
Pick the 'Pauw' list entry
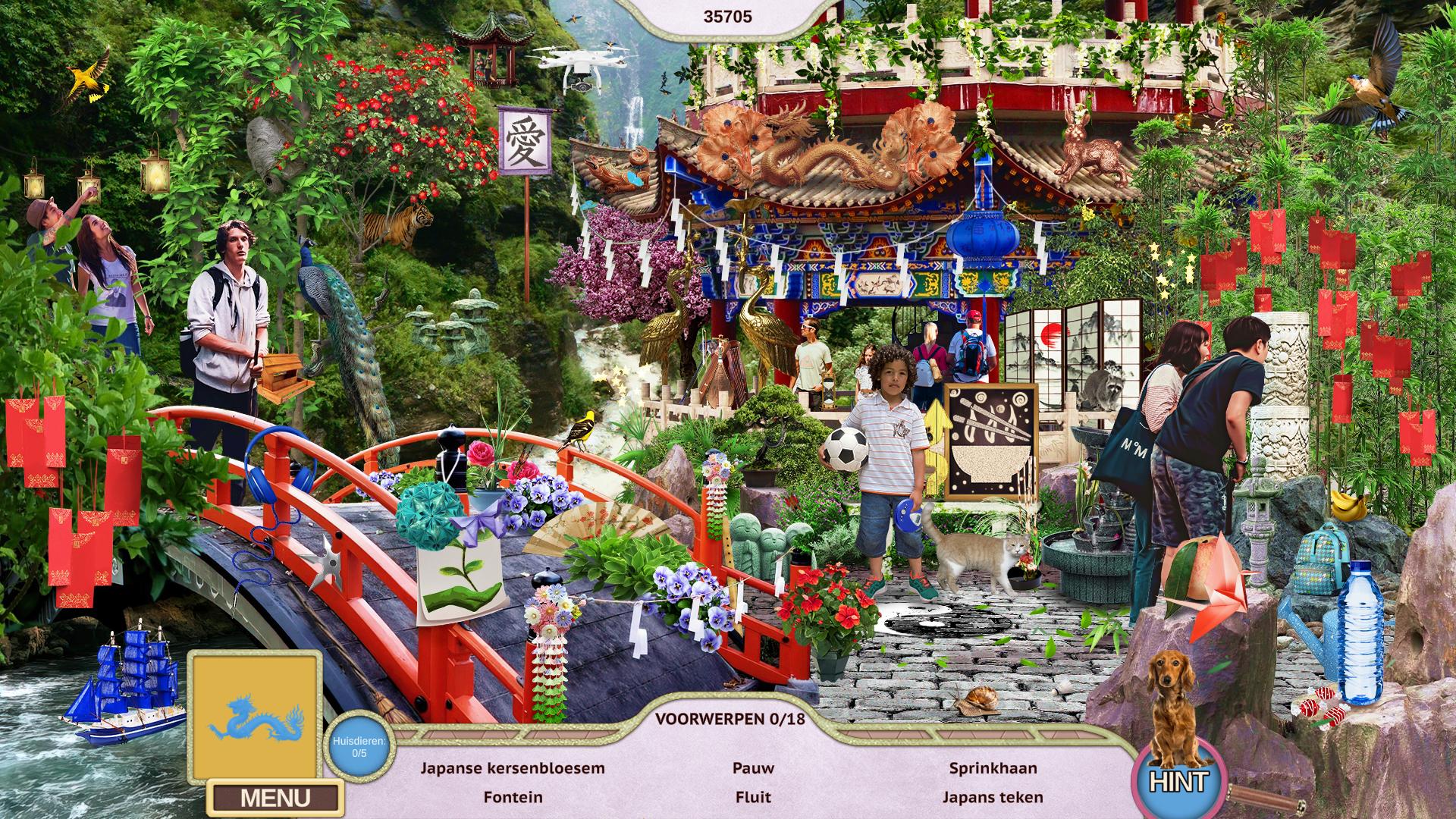[753, 767]
